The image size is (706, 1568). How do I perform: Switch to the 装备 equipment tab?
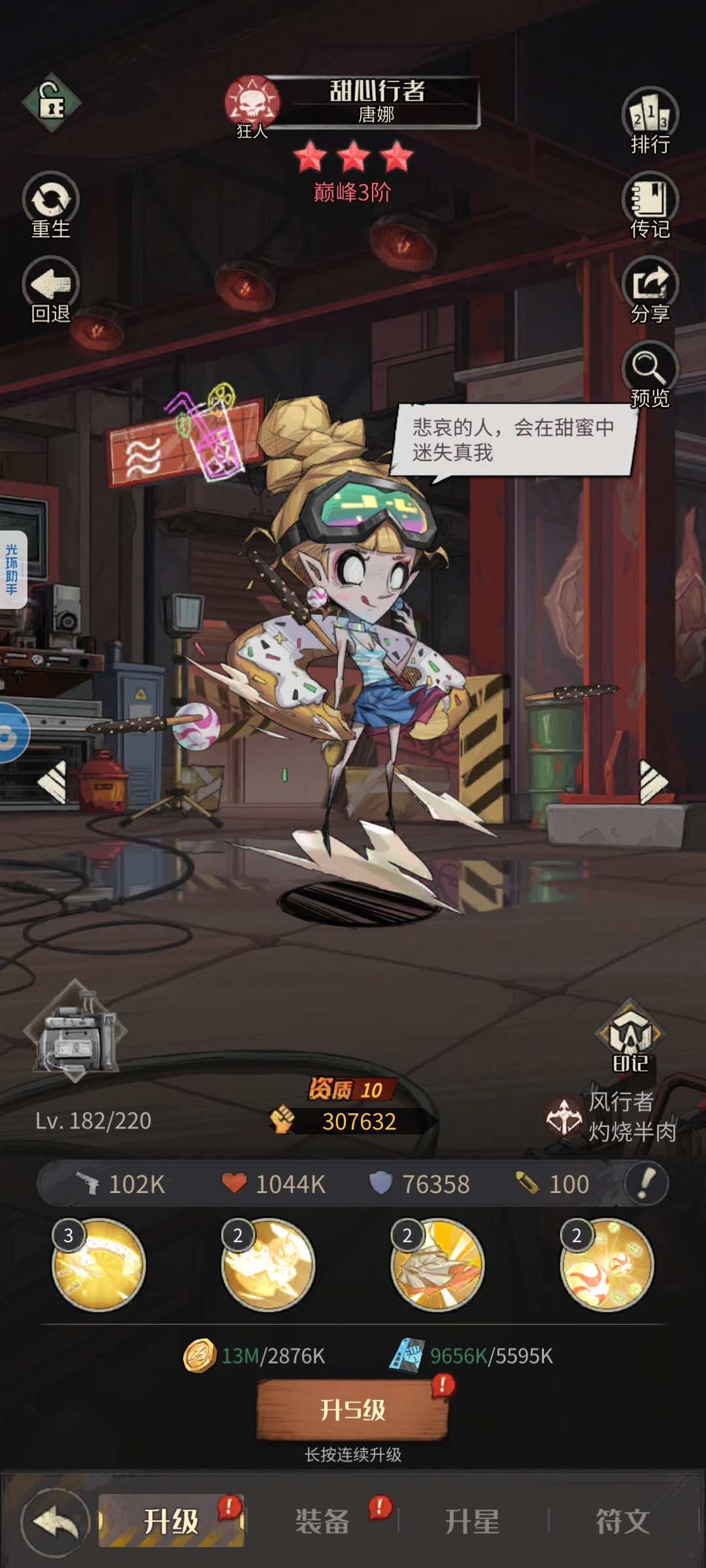[x=322, y=1522]
